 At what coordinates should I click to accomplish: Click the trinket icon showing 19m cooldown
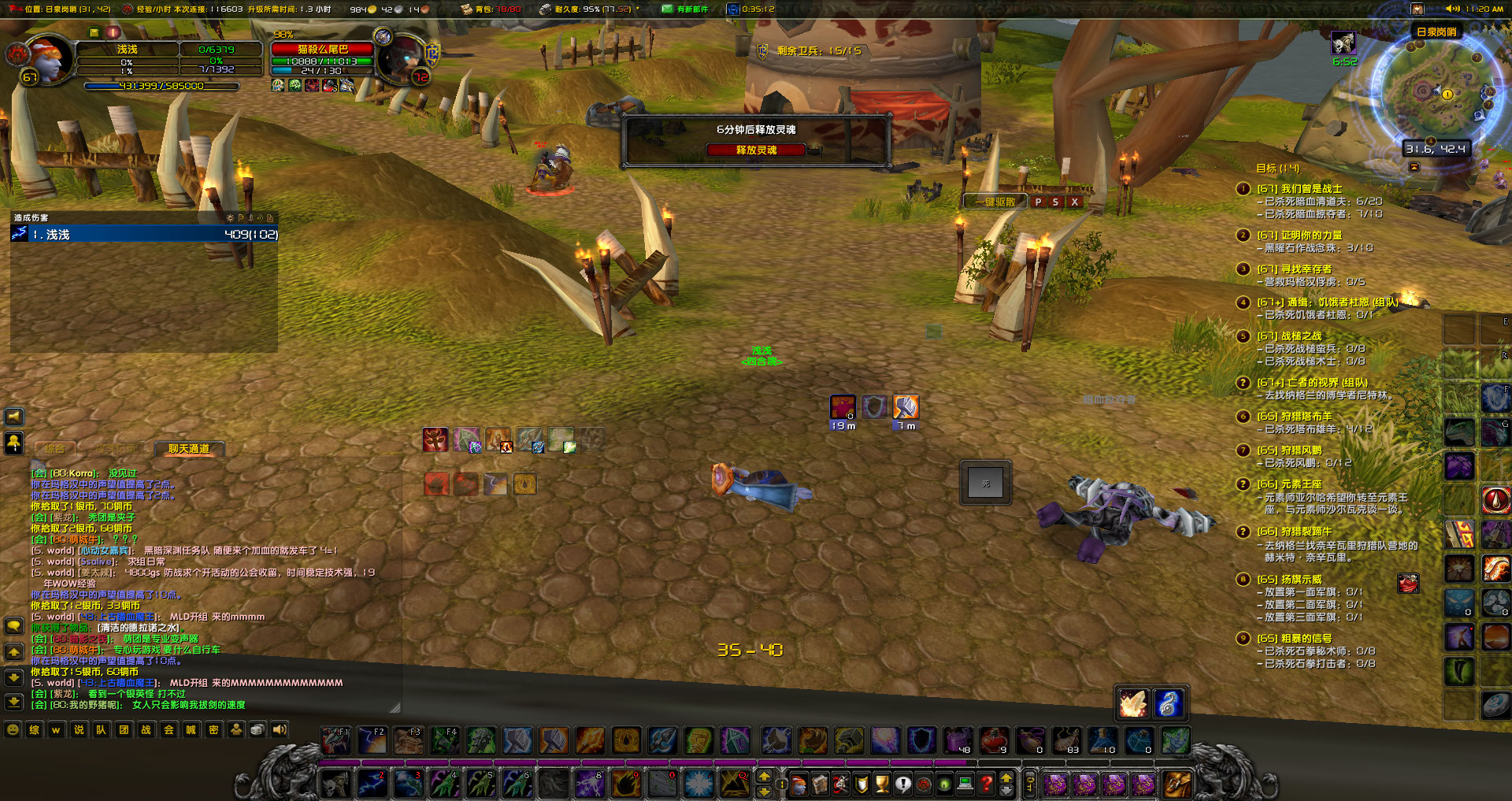tap(842, 408)
